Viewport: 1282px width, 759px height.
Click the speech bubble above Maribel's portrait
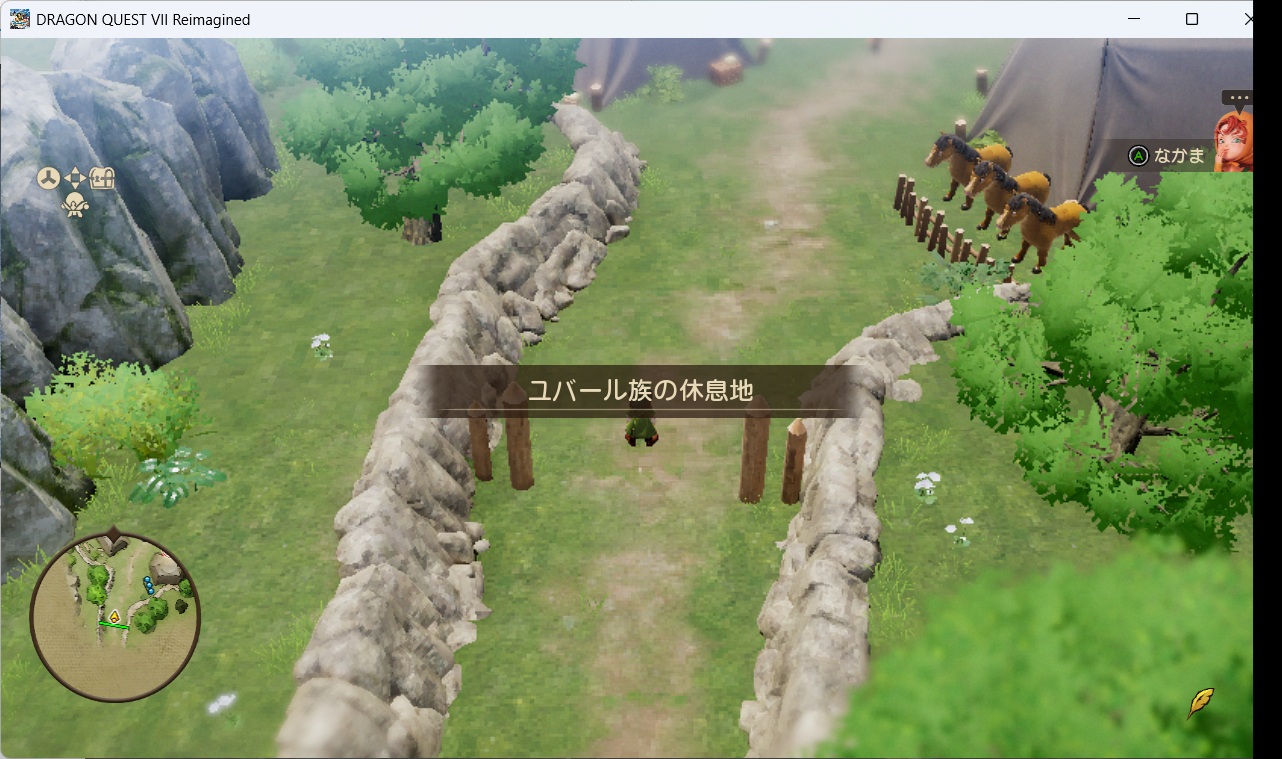point(1237,96)
